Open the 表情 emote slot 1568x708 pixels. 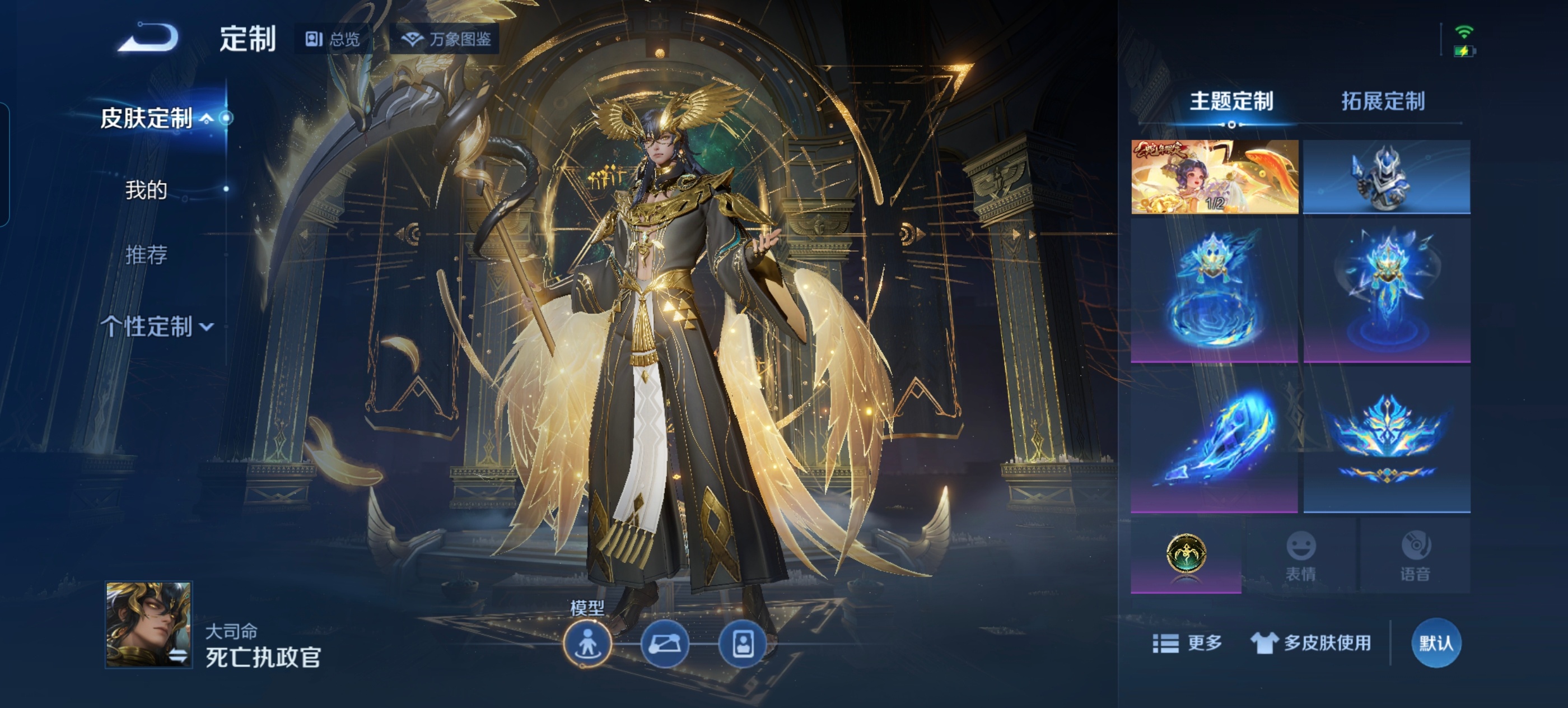click(x=1301, y=555)
